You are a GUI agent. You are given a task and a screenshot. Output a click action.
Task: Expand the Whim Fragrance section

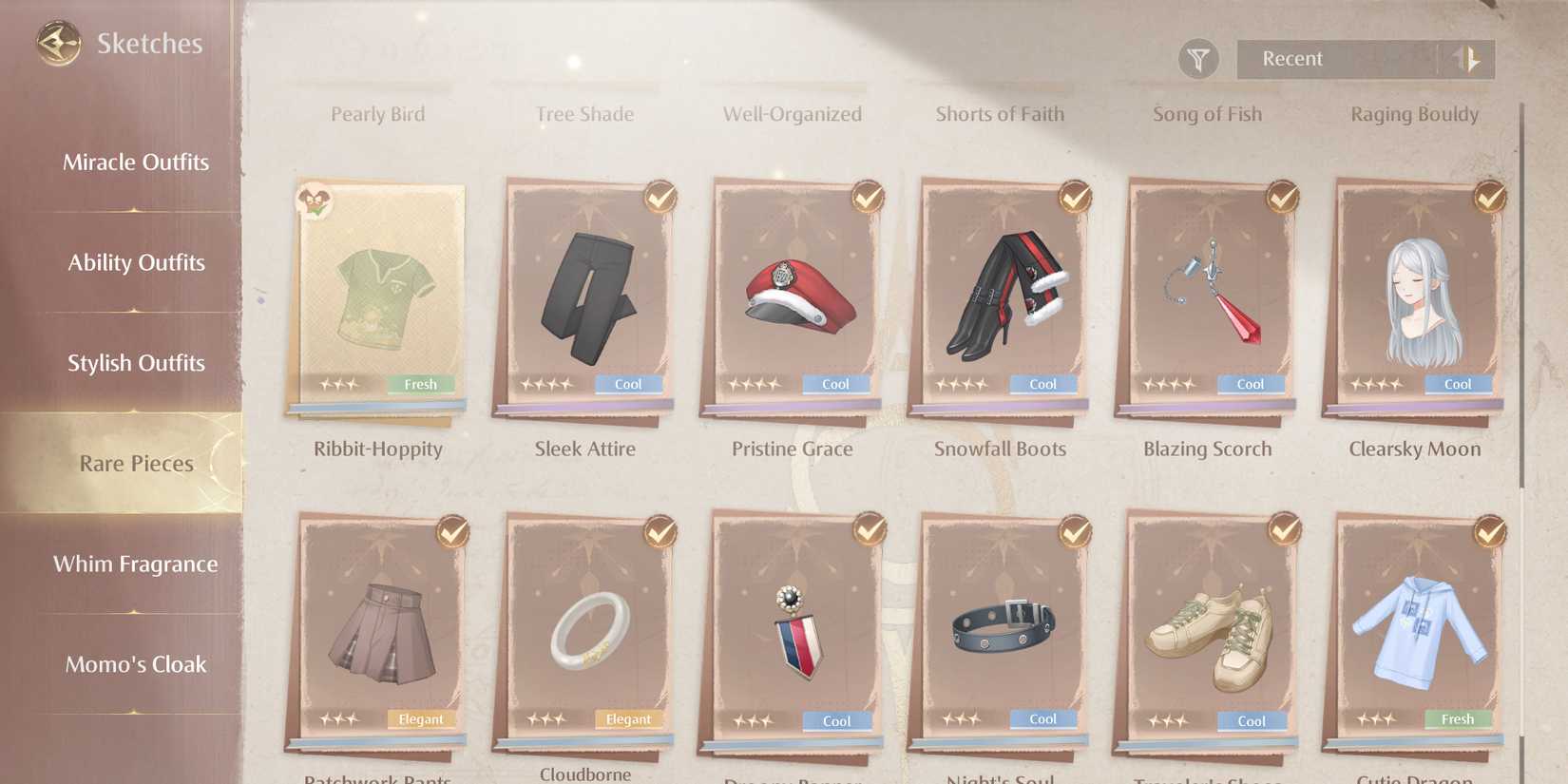coord(136,564)
